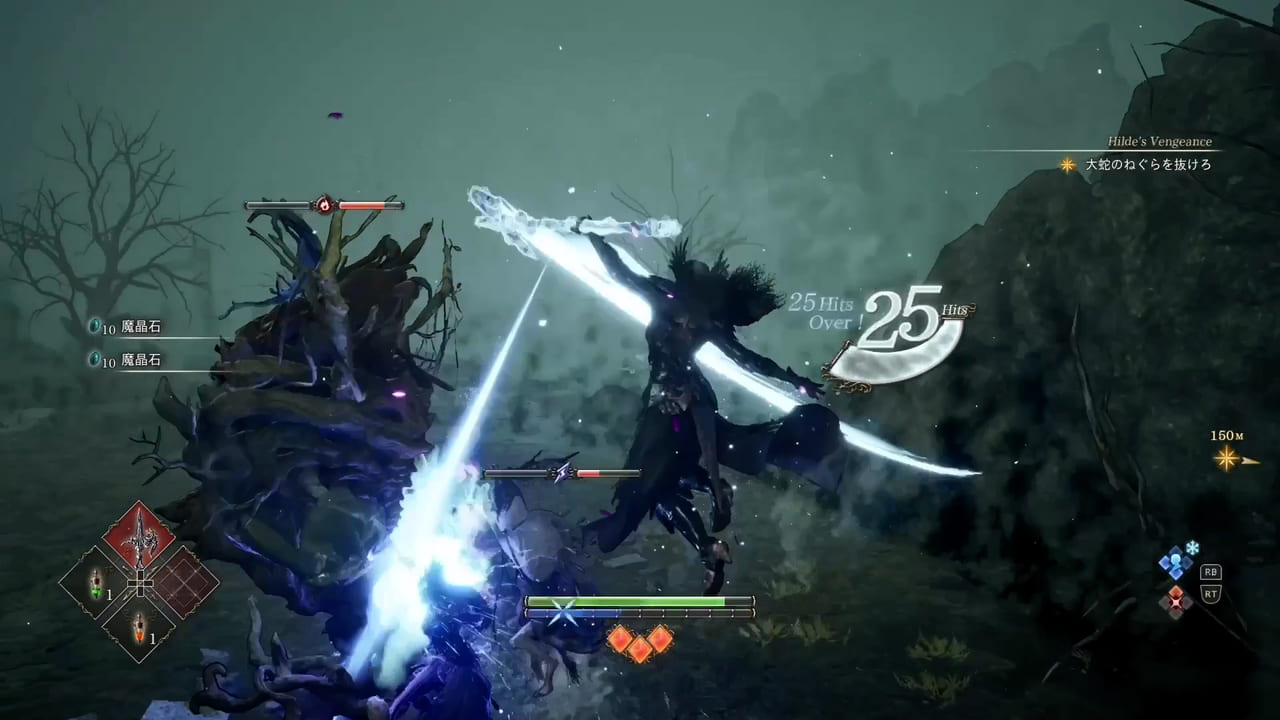Select the gold objective waypoint marker
This screenshot has width=1280, height=720.
point(1225,459)
